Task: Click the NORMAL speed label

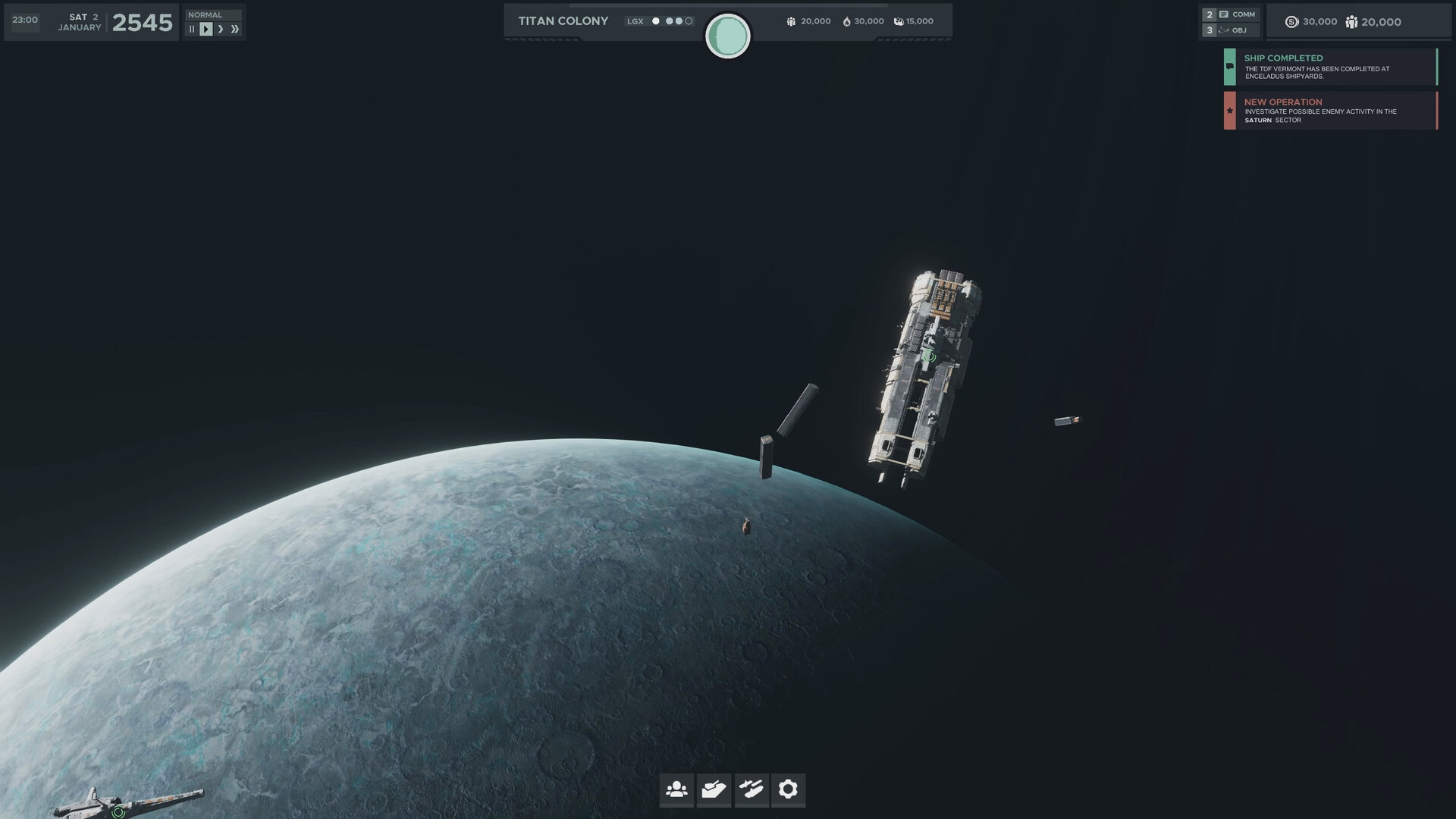Action: coord(205,14)
